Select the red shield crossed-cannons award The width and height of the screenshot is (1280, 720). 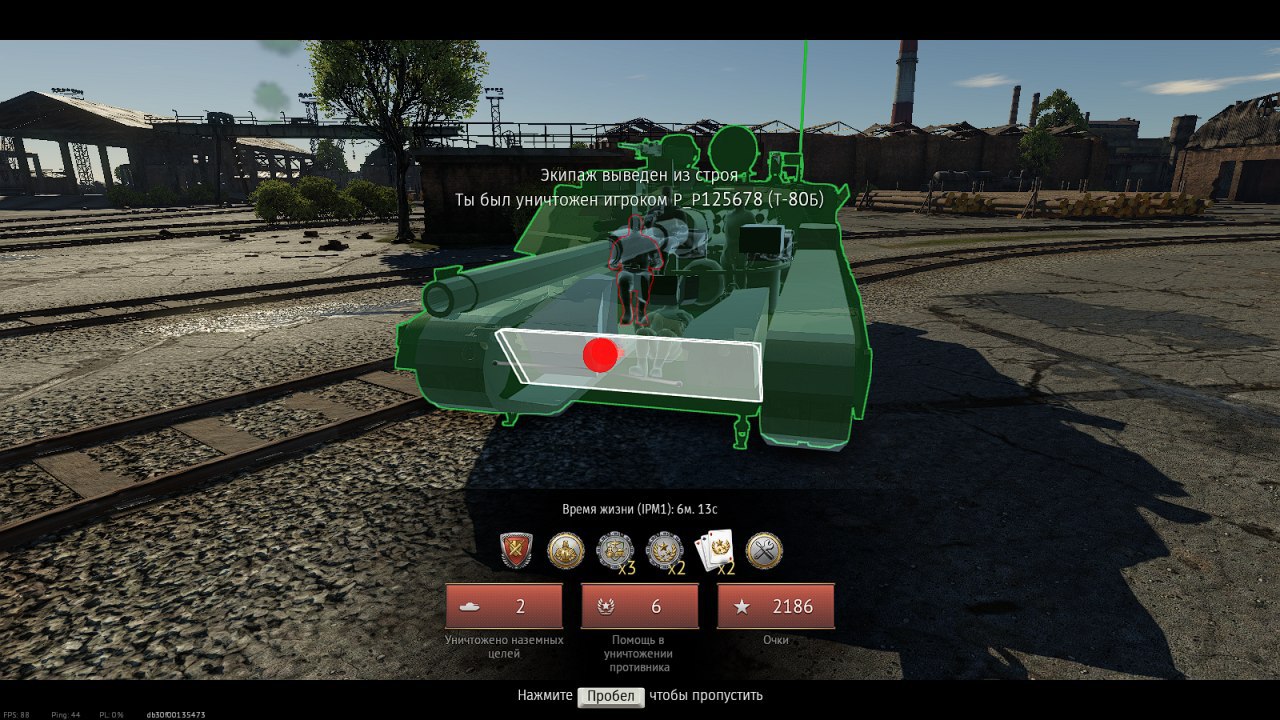click(x=516, y=550)
